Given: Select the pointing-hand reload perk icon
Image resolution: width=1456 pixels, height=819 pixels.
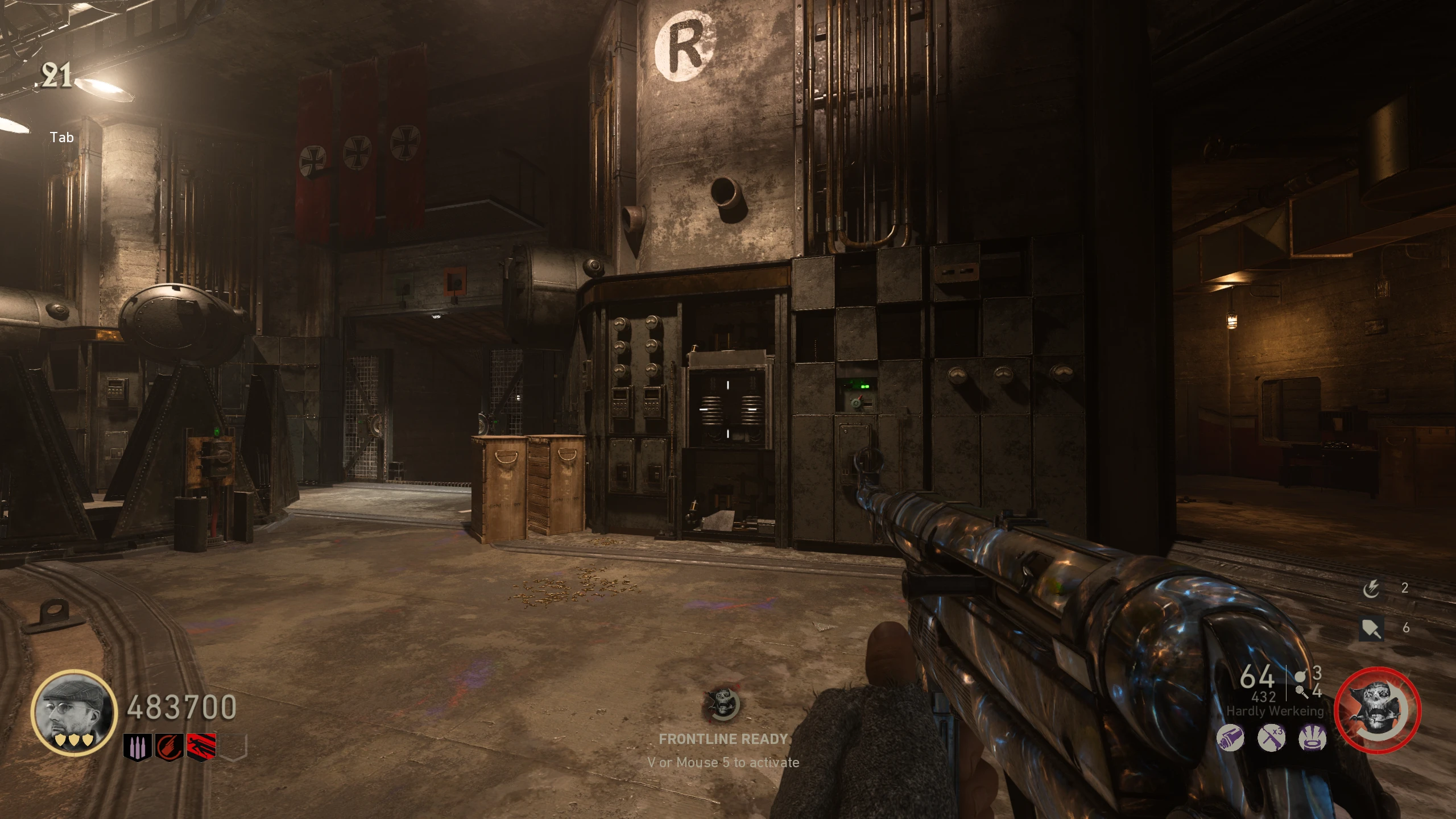Looking at the screenshot, I should (169, 747).
